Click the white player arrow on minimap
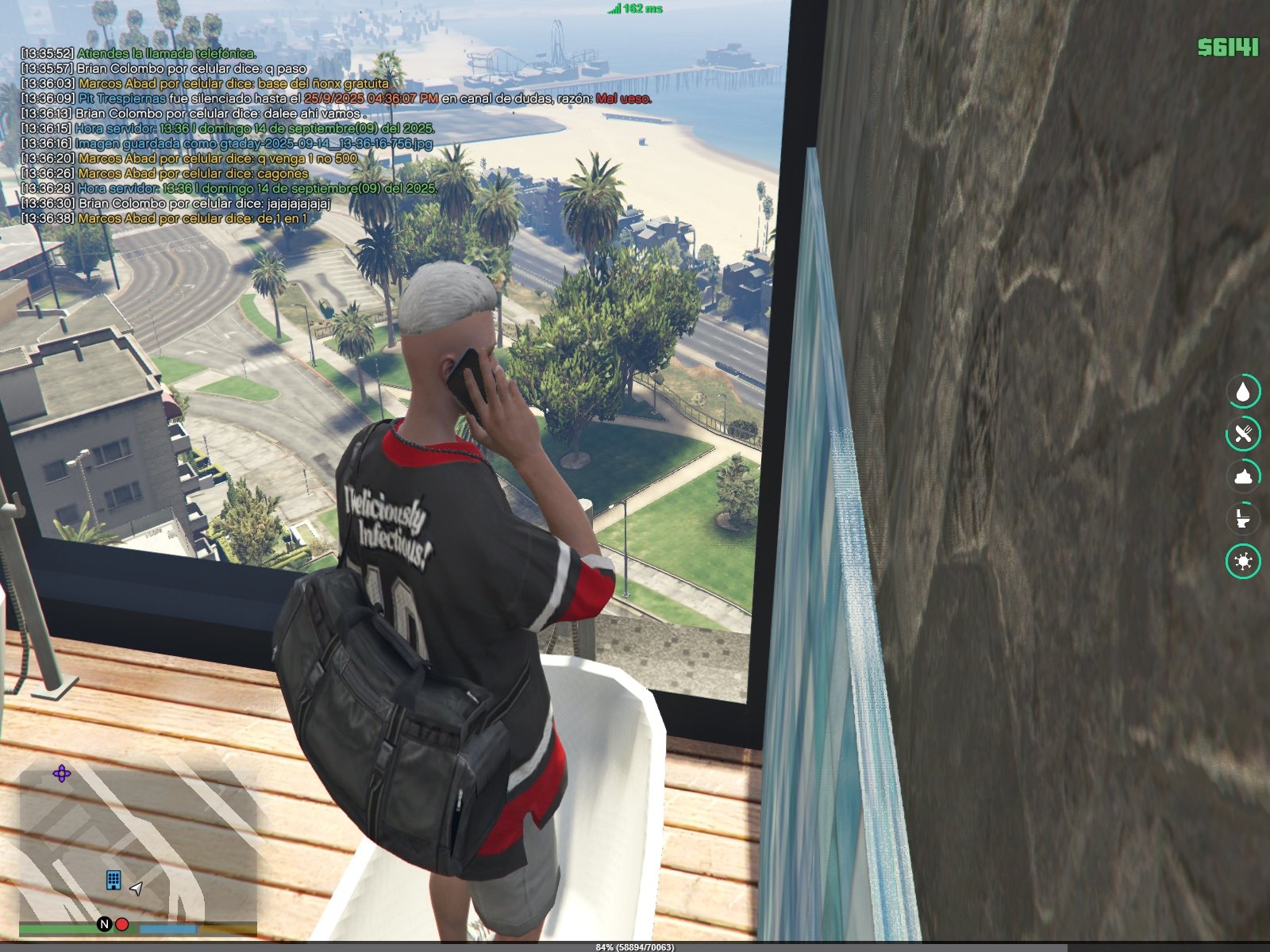The width and height of the screenshot is (1270, 952). click(137, 889)
